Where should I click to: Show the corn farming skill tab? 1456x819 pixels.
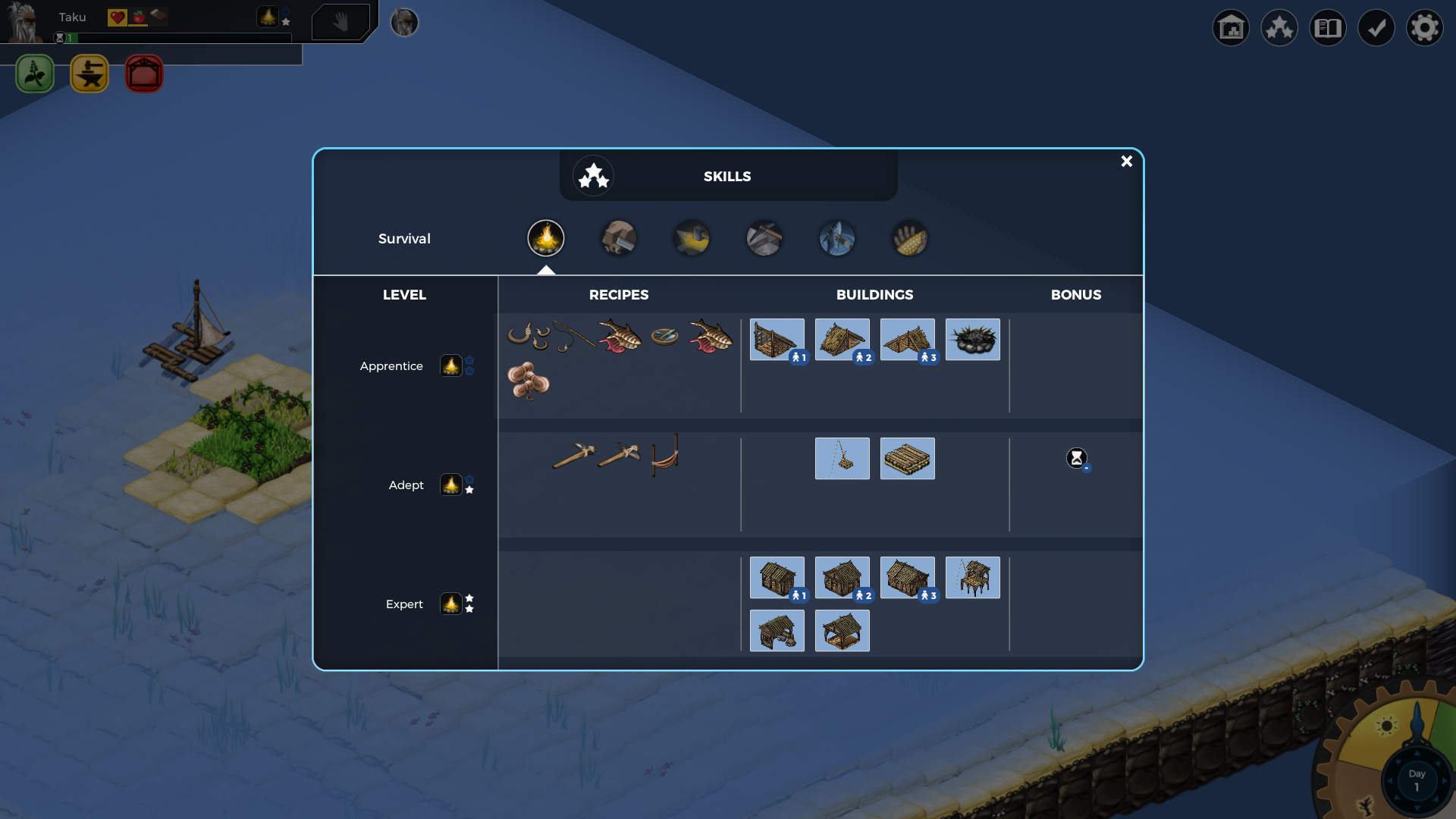(x=910, y=238)
